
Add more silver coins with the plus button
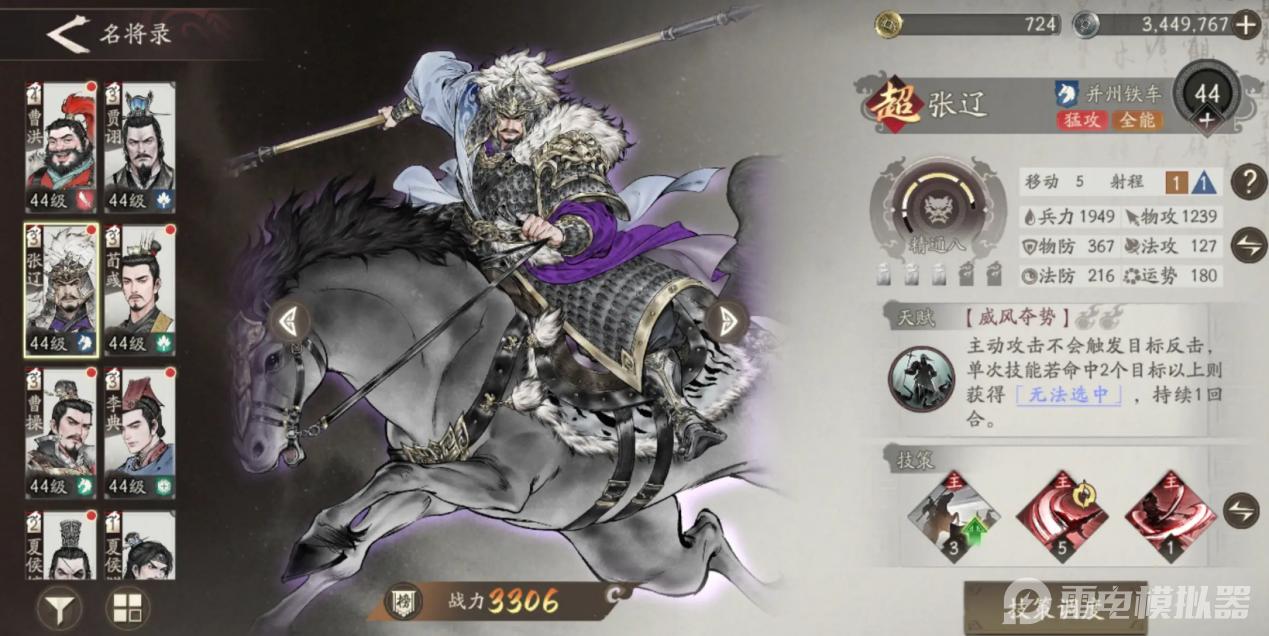1246,25
